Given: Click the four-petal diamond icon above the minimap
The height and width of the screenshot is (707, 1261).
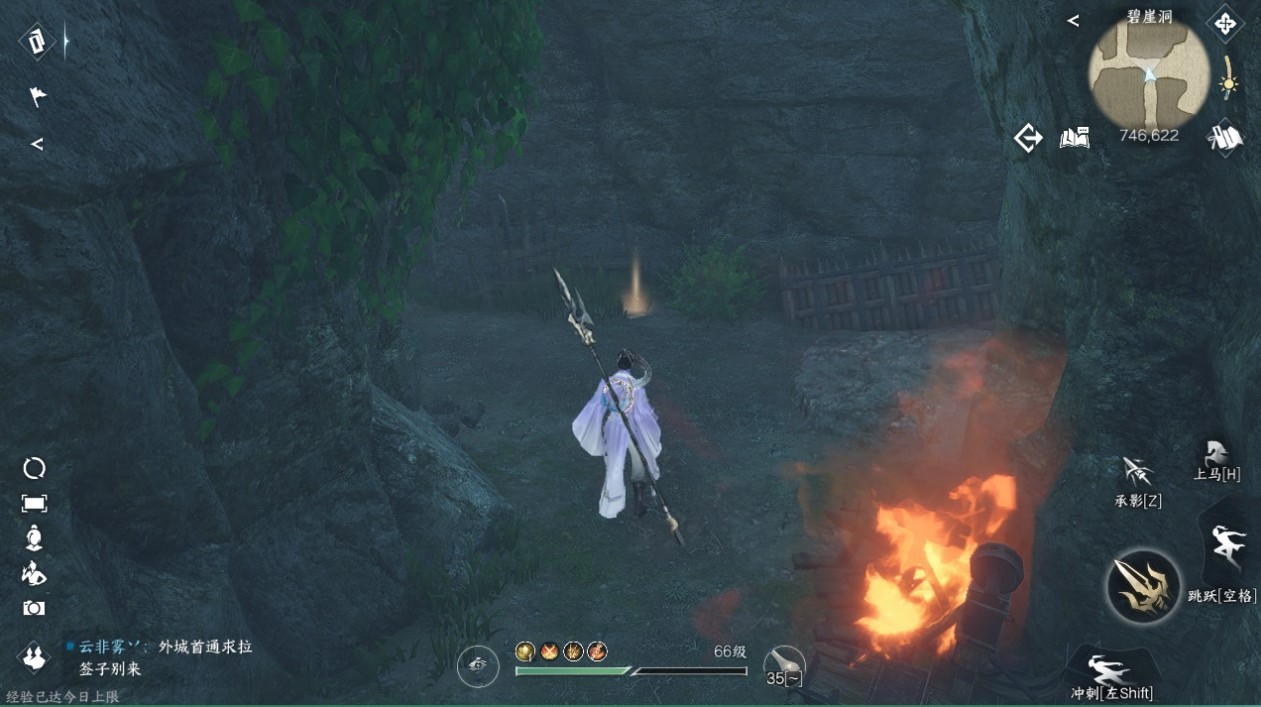Looking at the screenshot, I should pos(1225,22).
